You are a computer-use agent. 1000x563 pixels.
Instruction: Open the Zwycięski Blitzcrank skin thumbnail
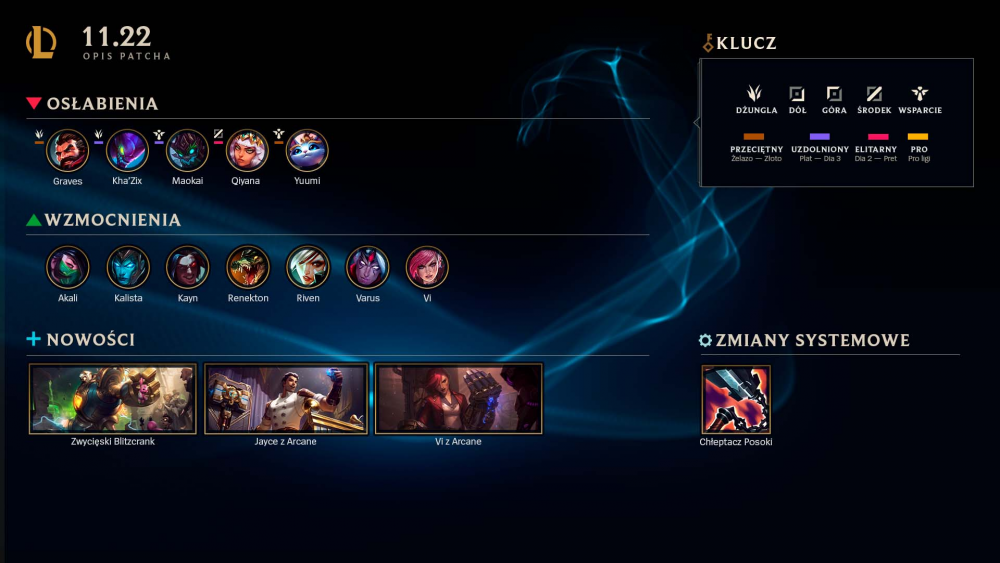(x=113, y=398)
